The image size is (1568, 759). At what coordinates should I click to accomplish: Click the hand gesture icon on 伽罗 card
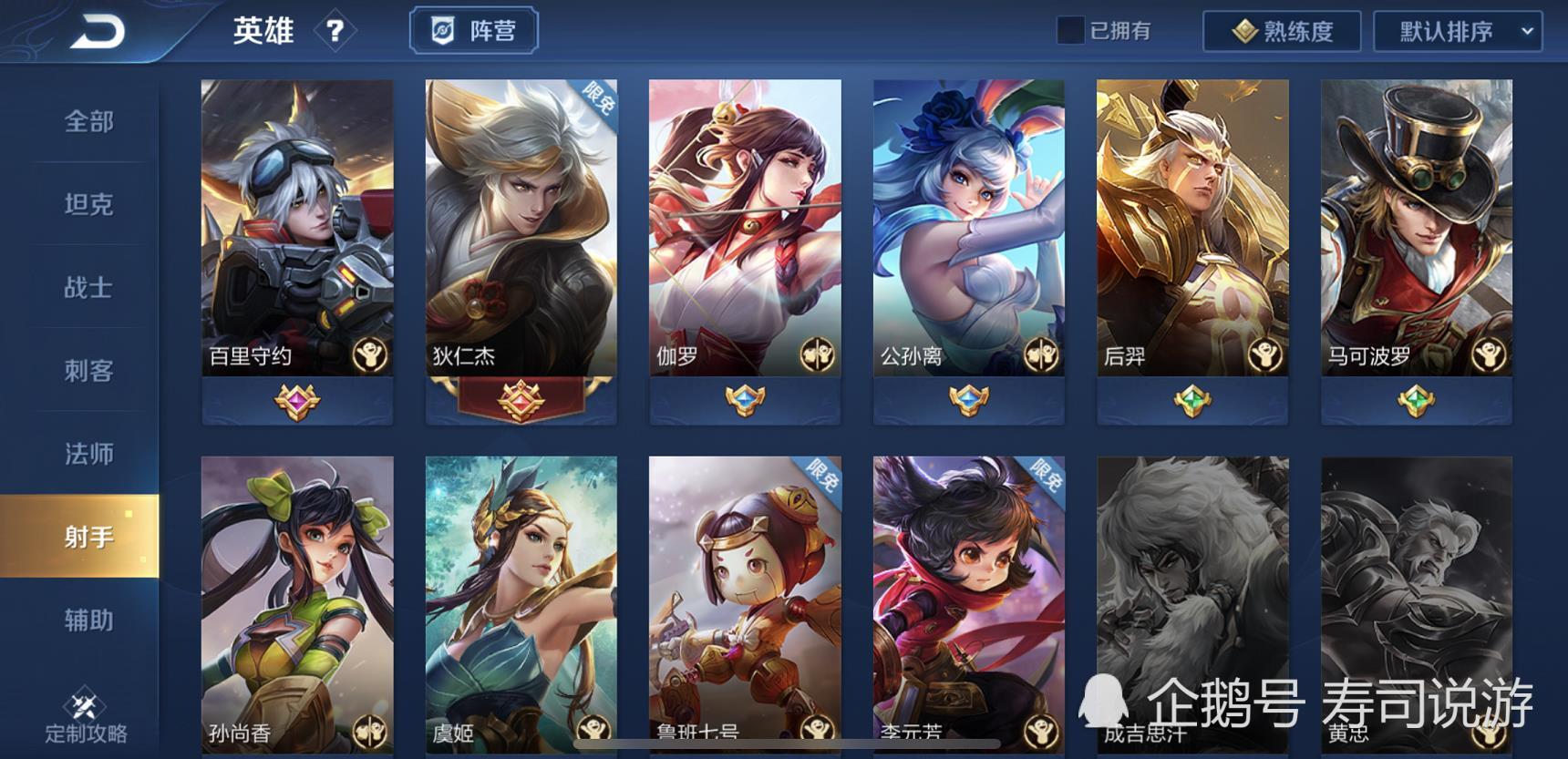point(819,354)
